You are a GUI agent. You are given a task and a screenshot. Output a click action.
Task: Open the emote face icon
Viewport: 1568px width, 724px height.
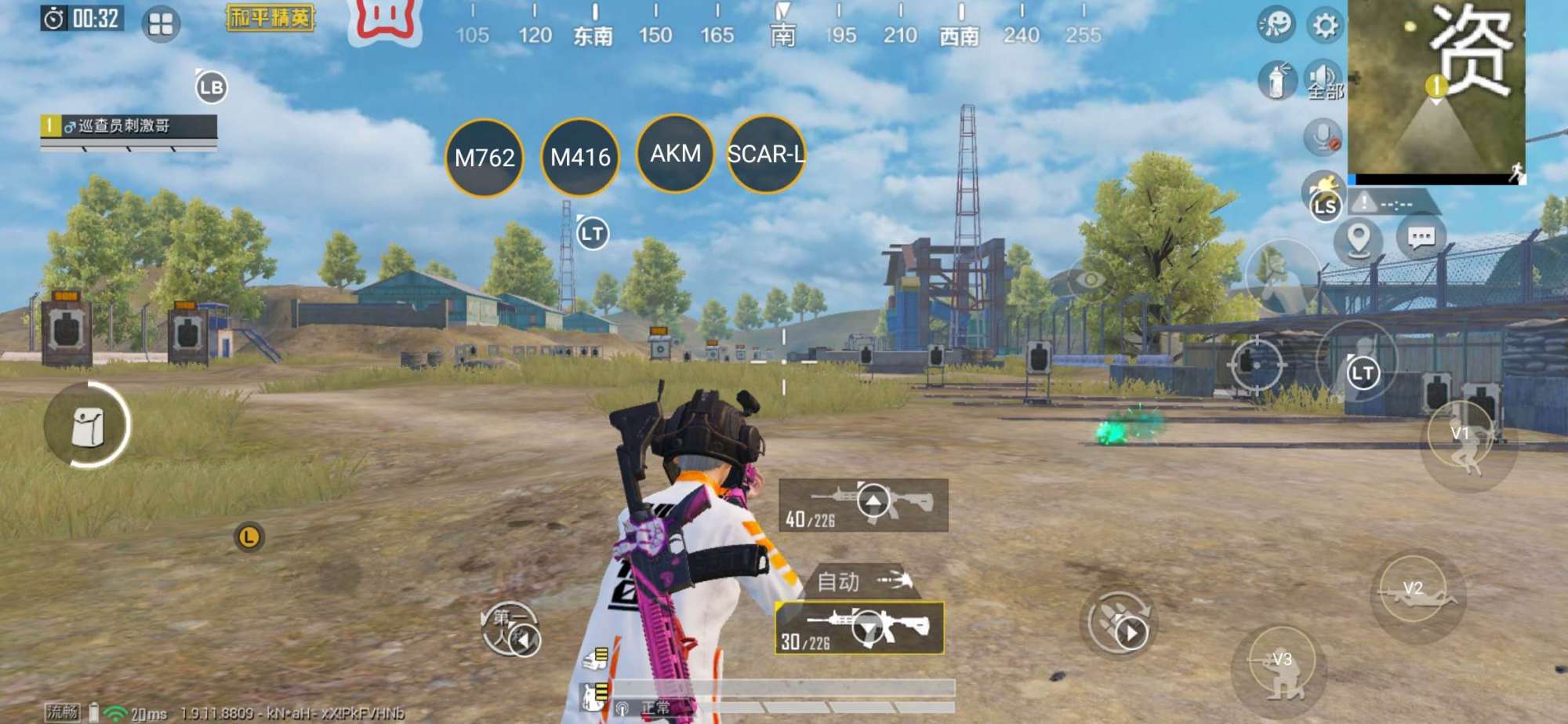pyautogui.click(x=1276, y=24)
